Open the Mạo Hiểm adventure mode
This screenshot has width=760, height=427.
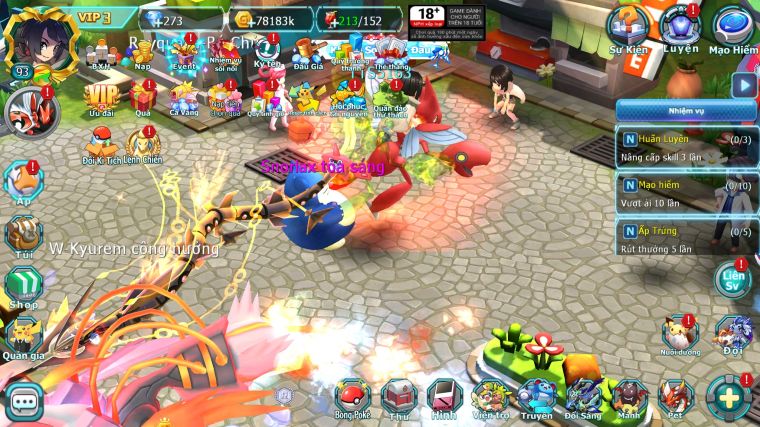732,30
